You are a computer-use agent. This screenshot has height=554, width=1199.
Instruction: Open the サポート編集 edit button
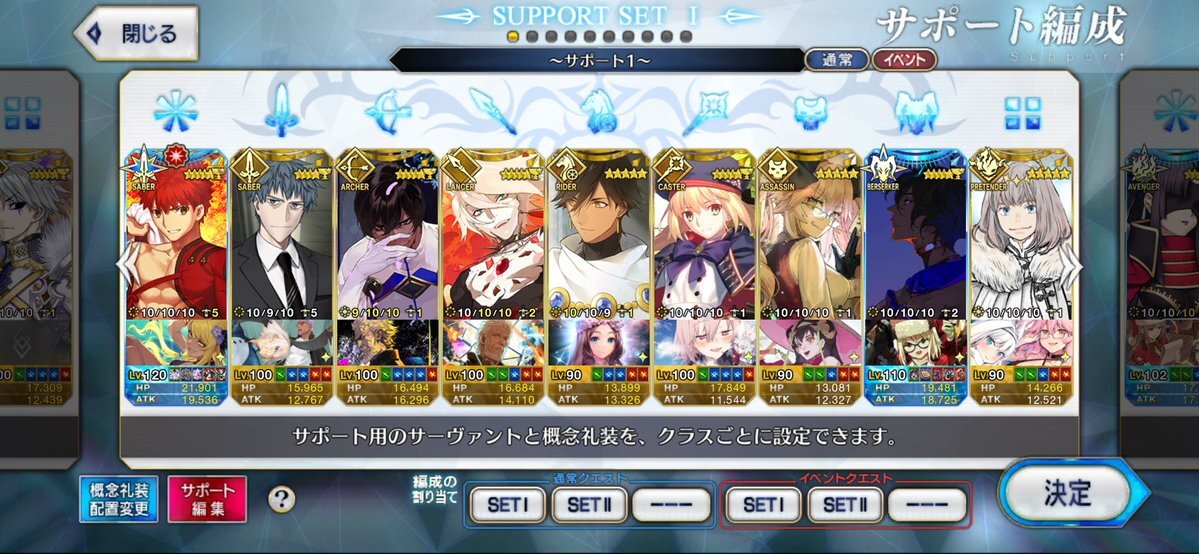(207, 498)
